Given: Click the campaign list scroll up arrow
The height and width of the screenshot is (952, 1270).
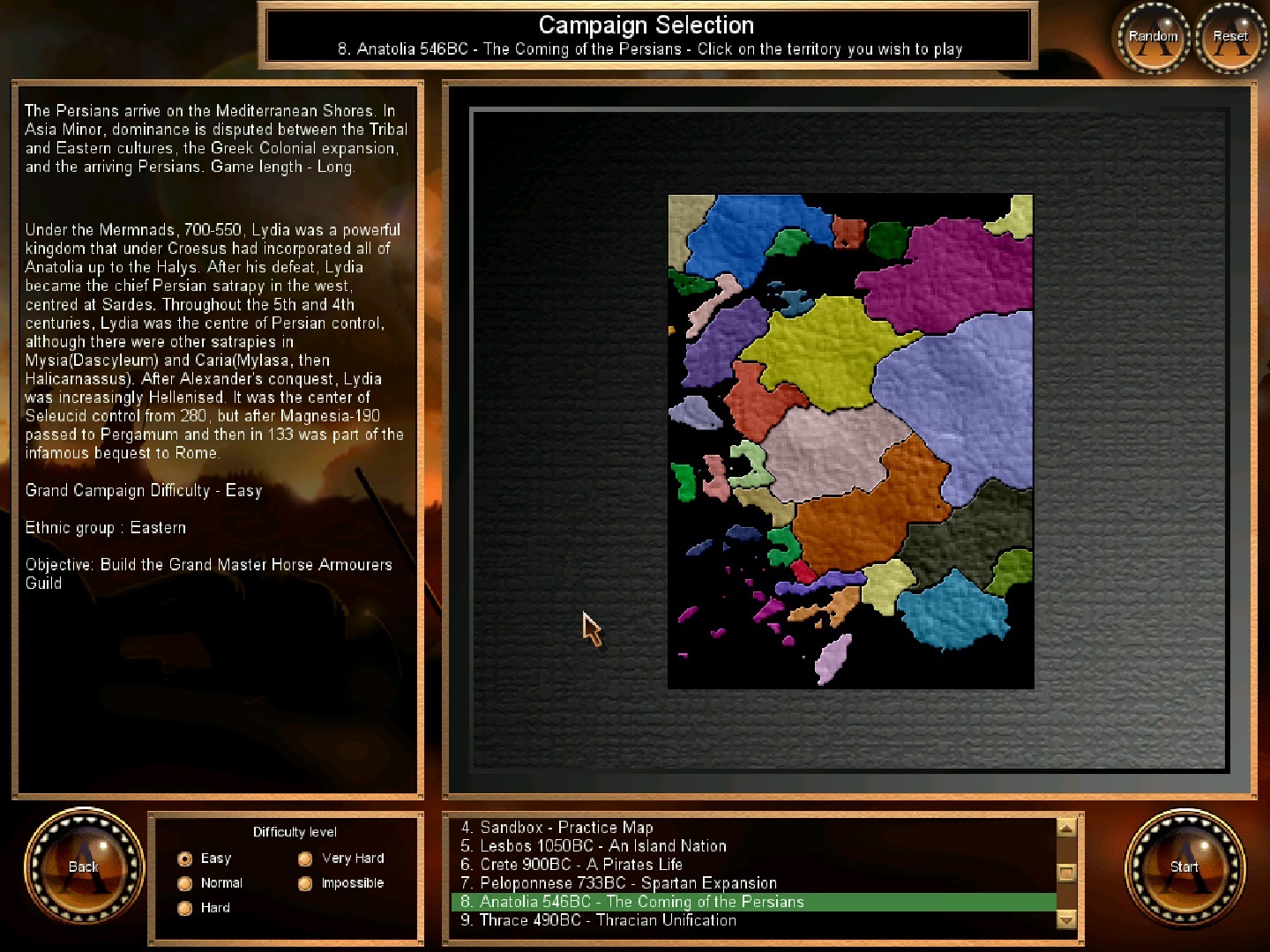Looking at the screenshot, I should [1066, 829].
